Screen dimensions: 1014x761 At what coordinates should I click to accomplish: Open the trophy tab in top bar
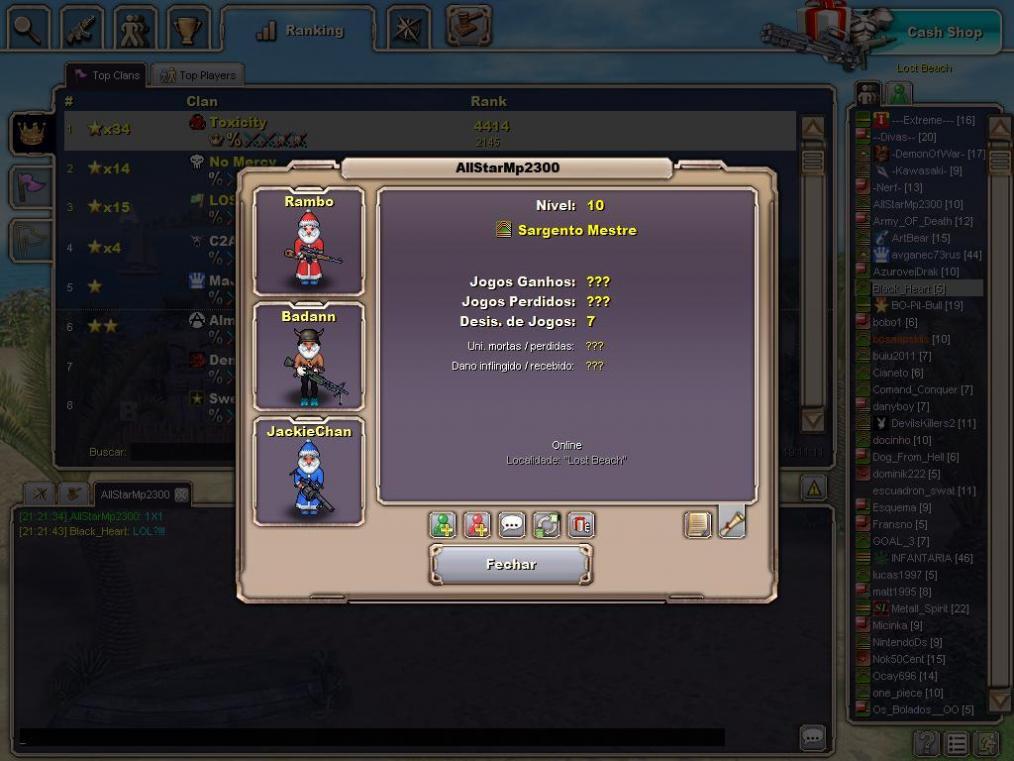pos(187,29)
